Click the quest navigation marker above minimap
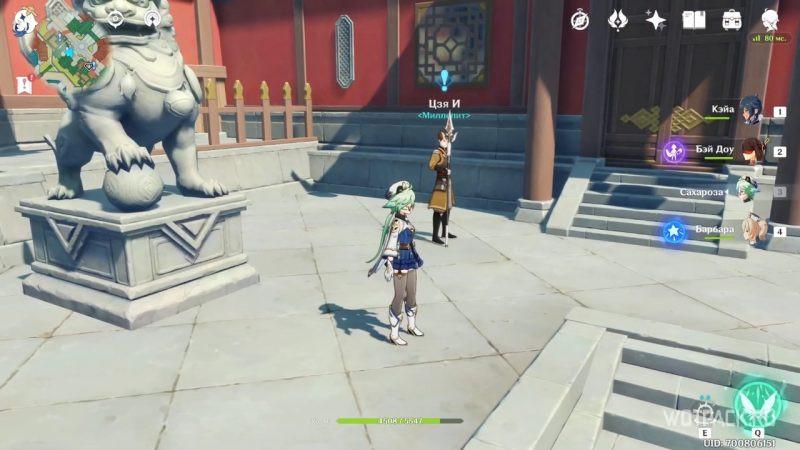 pyautogui.click(x=115, y=18)
